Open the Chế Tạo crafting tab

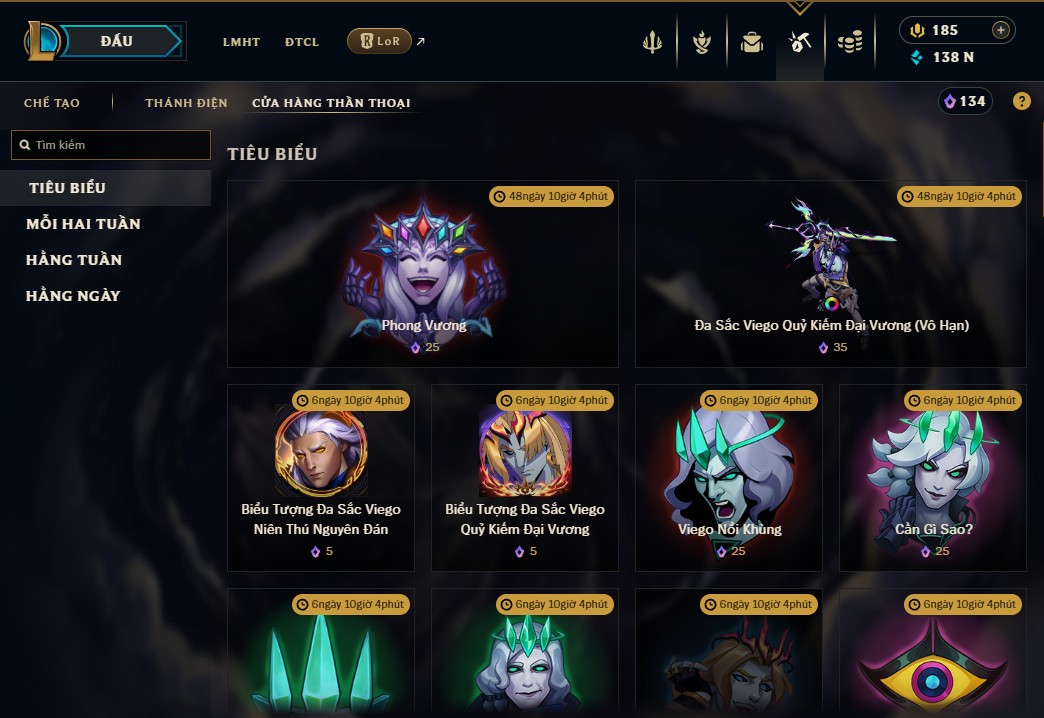click(x=52, y=103)
